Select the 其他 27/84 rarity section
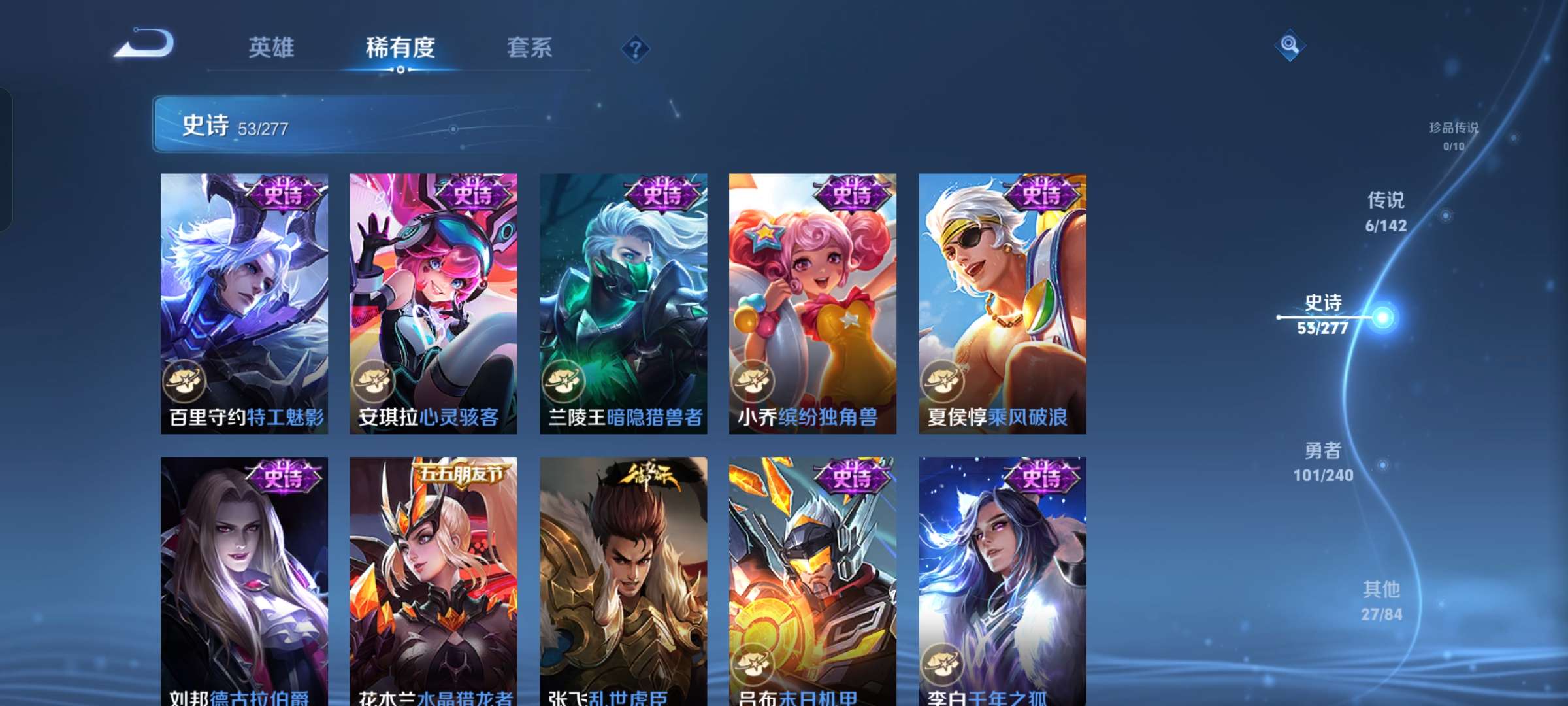The image size is (1568, 706). point(1380,599)
